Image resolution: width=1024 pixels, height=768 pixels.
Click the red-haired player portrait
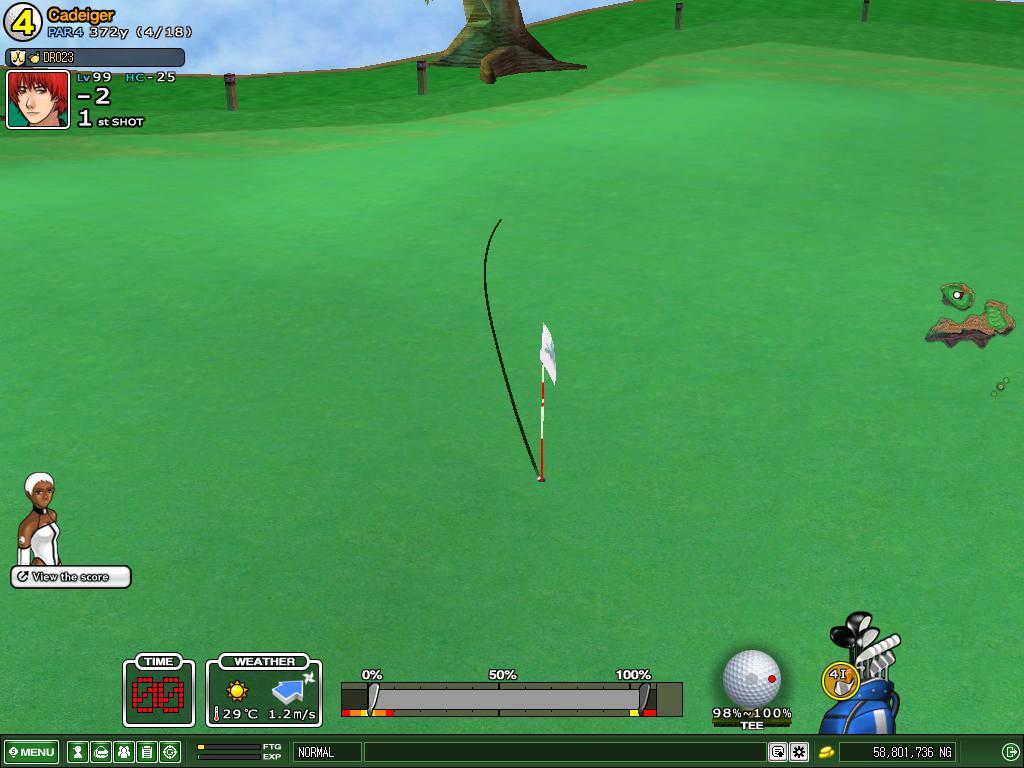point(38,99)
